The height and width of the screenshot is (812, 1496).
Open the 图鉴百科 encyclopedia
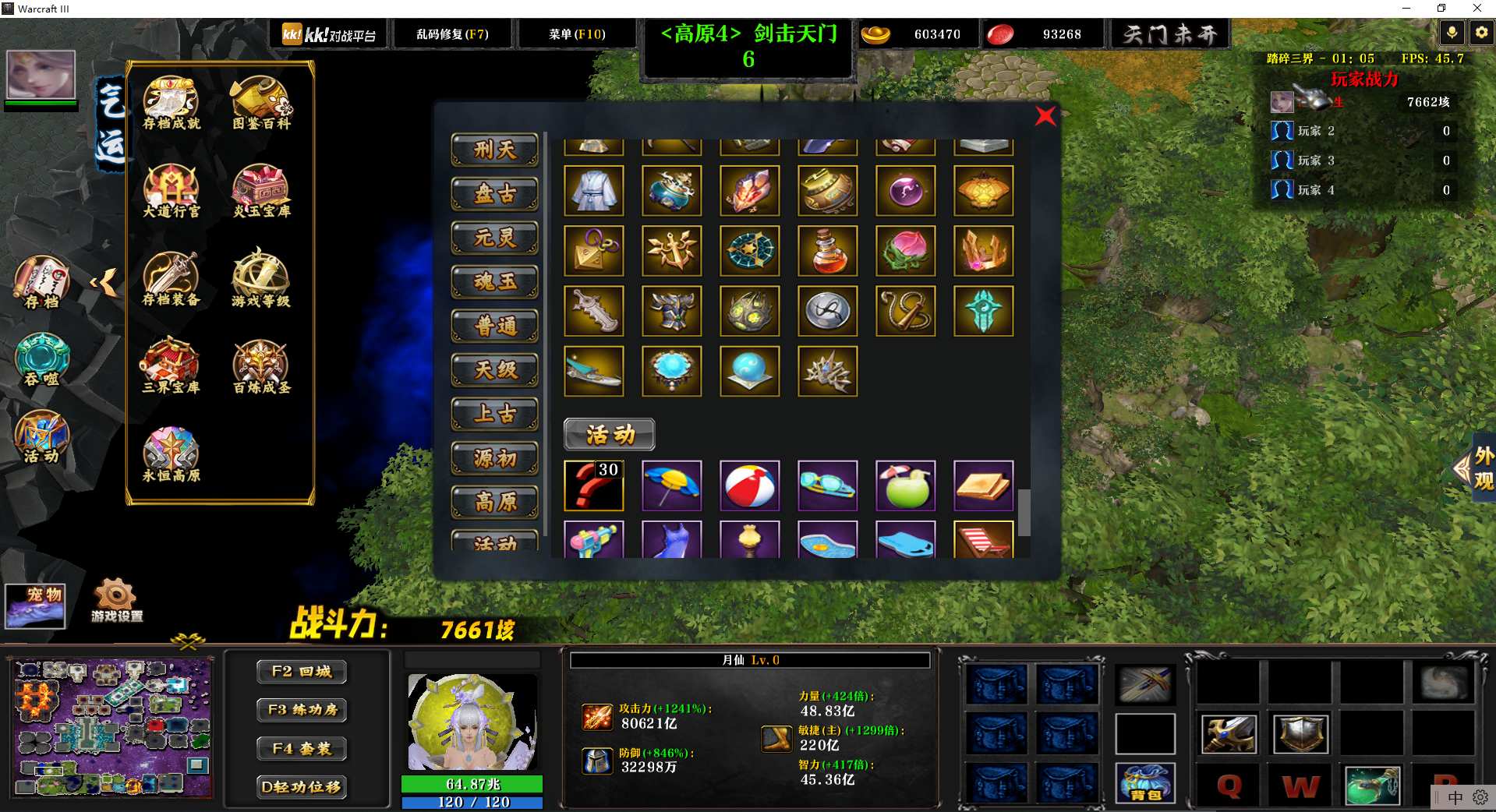[261, 103]
